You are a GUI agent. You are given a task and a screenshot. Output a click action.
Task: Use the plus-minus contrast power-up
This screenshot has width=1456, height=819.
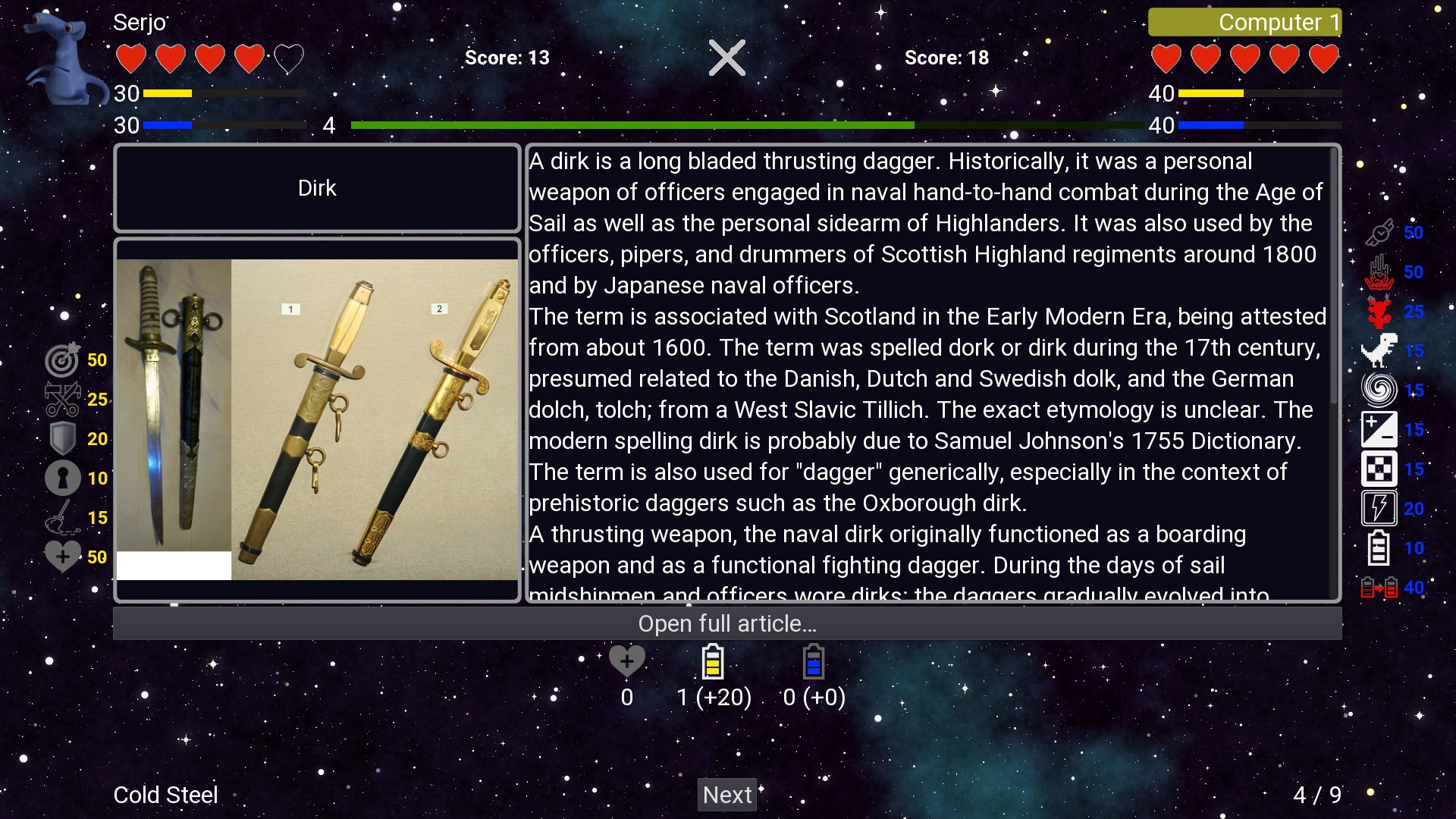click(1380, 429)
